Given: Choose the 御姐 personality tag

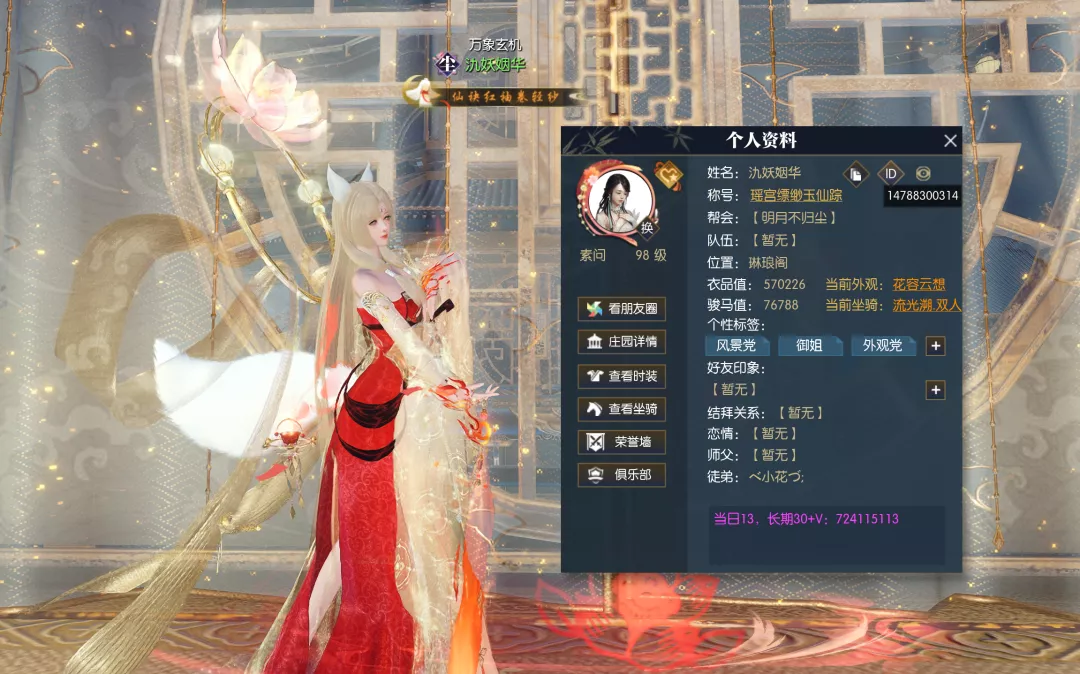Looking at the screenshot, I should (809, 346).
